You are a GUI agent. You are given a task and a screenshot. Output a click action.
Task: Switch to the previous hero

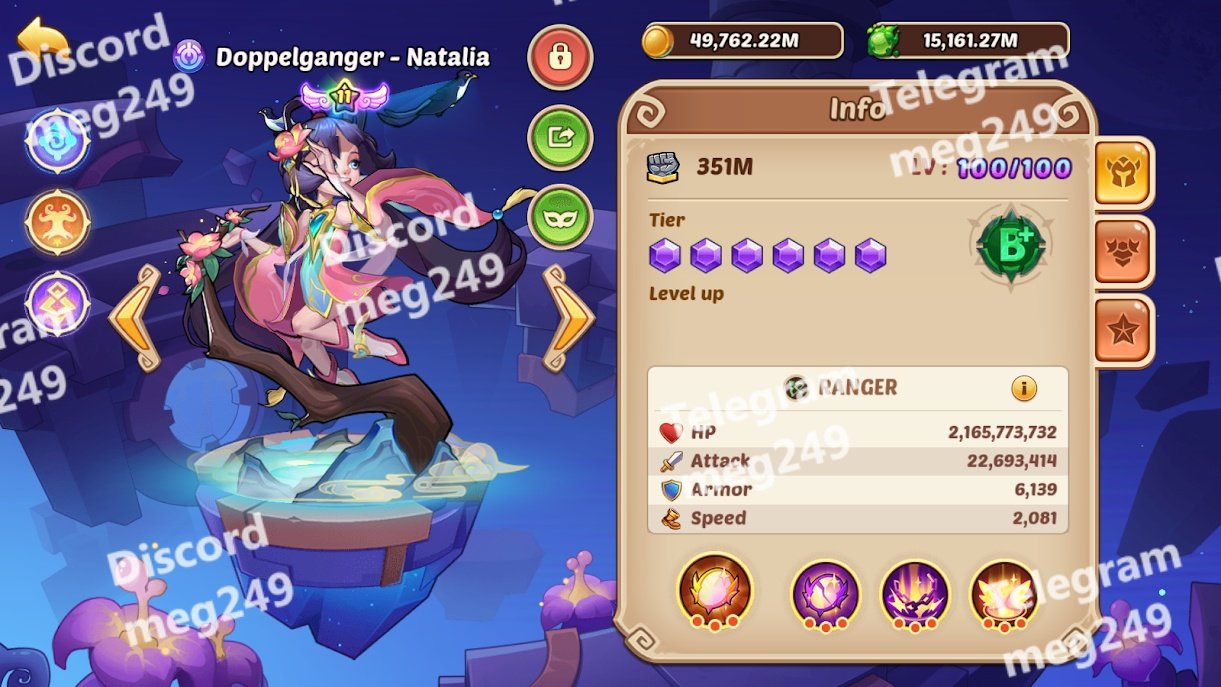(x=135, y=318)
